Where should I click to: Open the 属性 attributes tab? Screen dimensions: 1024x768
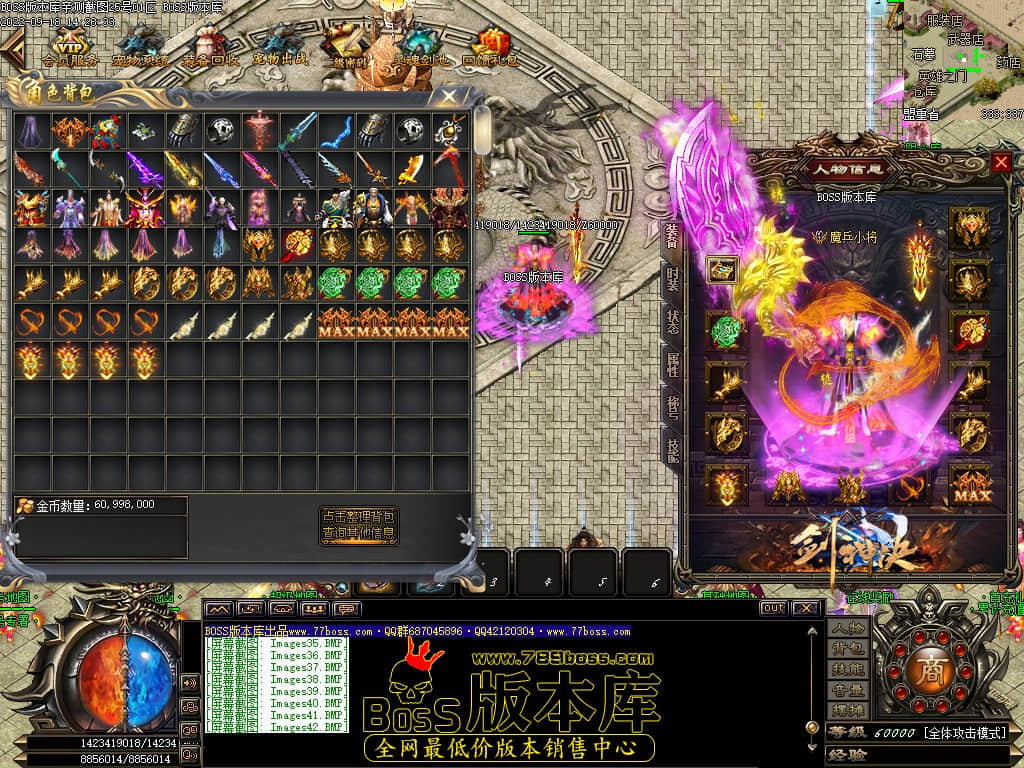pyautogui.click(x=673, y=365)
